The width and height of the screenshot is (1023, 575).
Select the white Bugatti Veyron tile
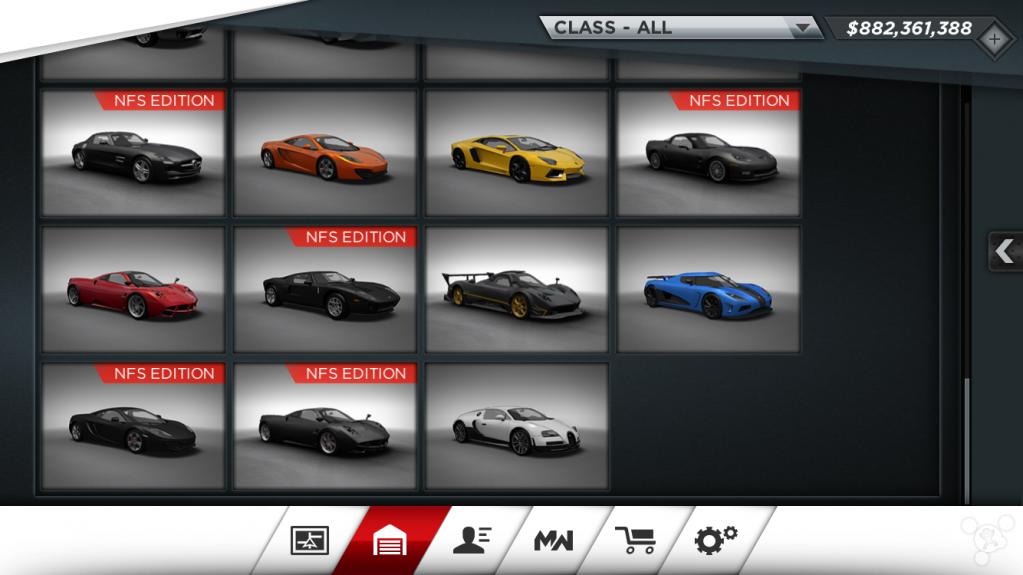coord(517,427)
